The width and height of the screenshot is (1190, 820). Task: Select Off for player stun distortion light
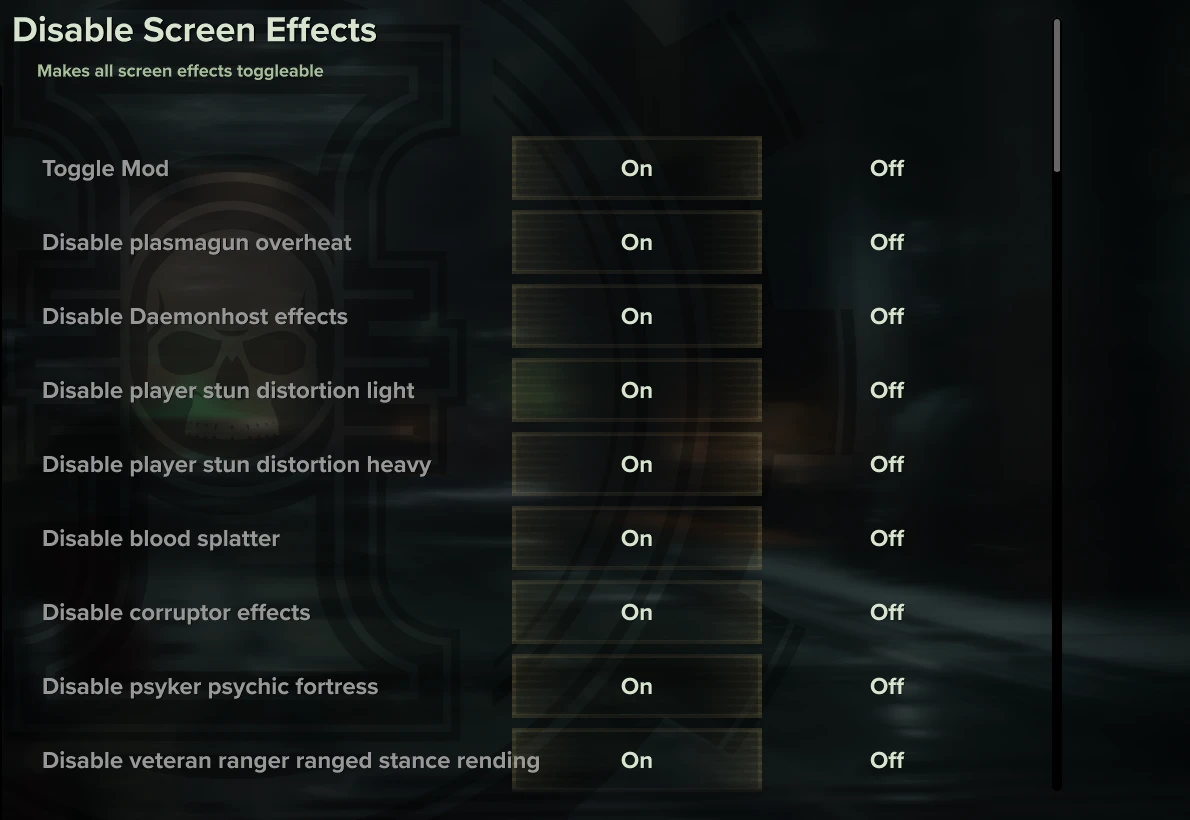coord(887,390)
